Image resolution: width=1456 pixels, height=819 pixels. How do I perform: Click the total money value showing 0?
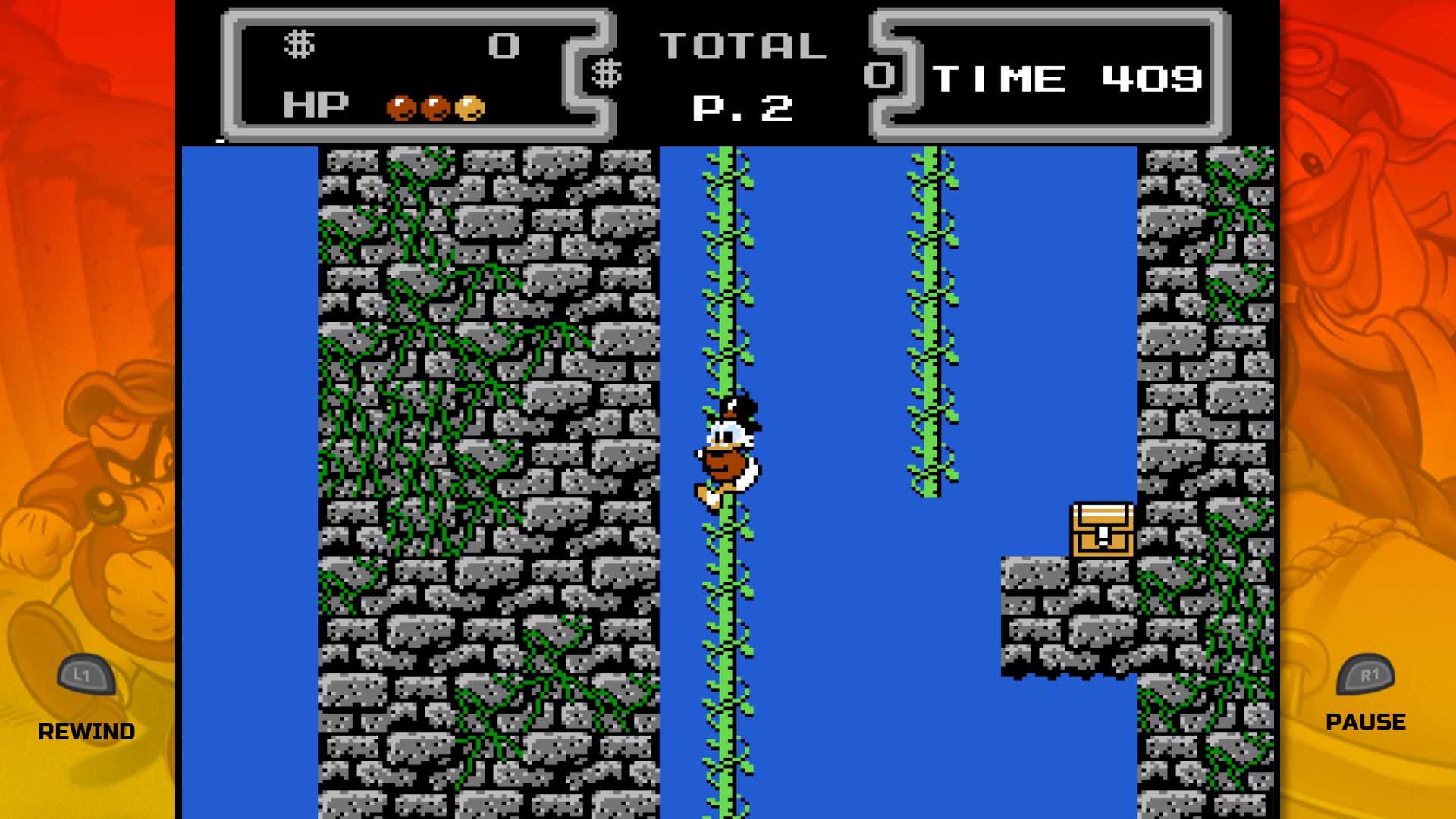click(877, 76)
